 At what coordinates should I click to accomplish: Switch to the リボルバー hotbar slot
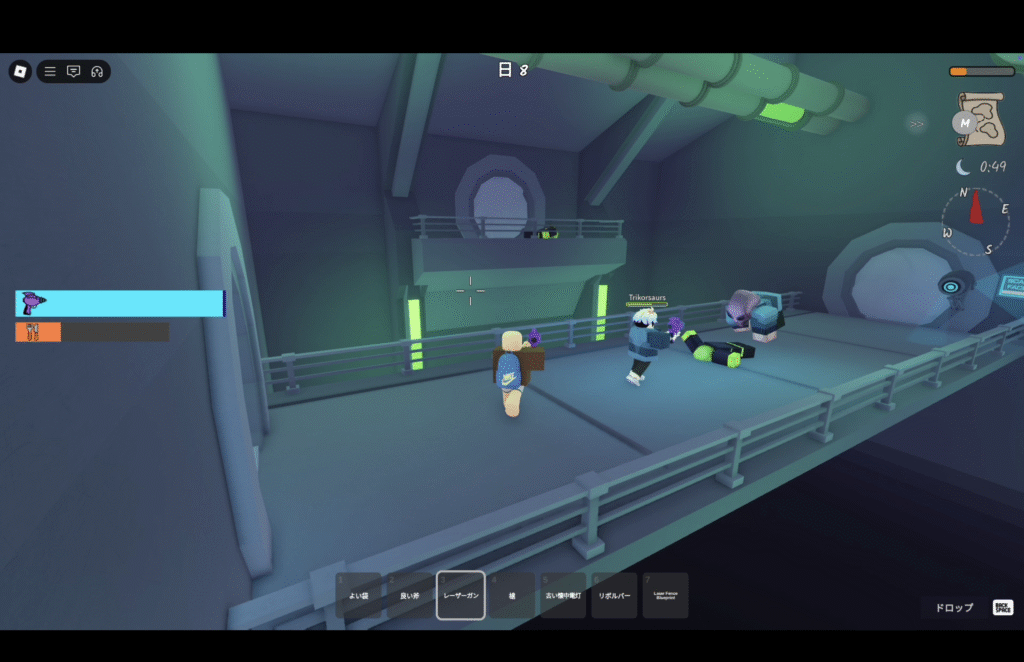point(614,595)
